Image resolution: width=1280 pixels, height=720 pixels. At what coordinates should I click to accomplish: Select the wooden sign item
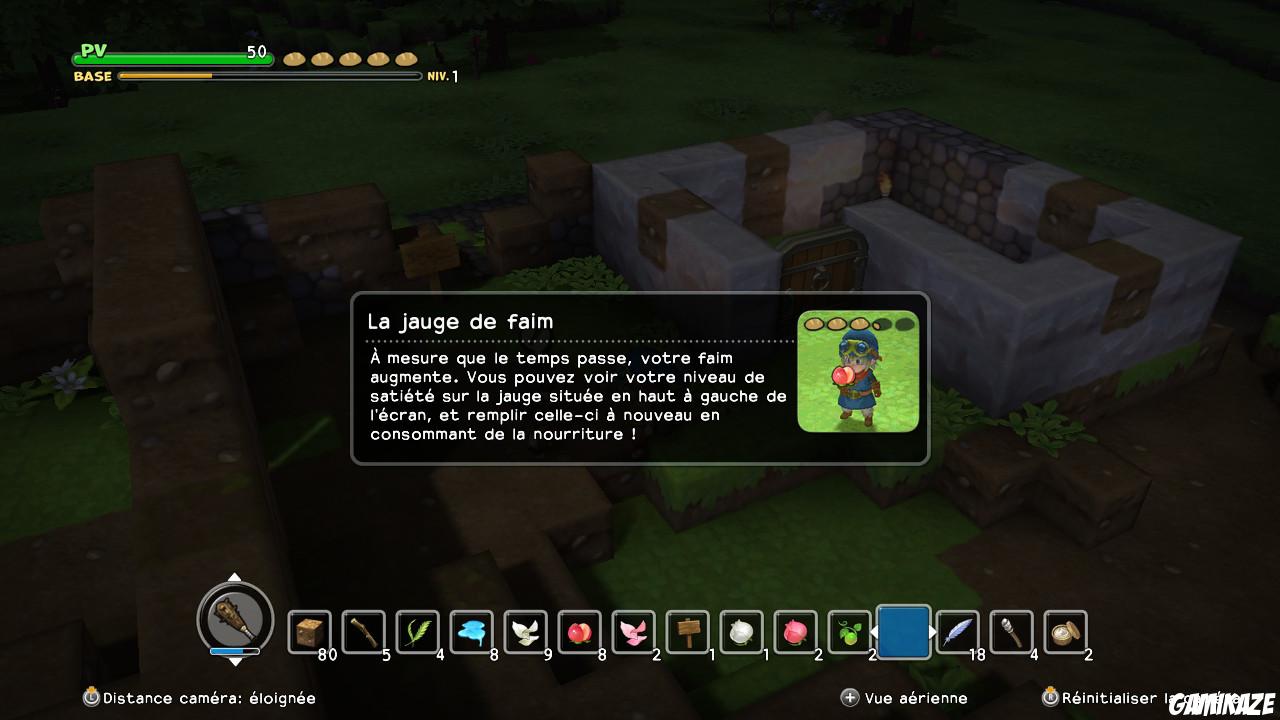coord(686,632)
